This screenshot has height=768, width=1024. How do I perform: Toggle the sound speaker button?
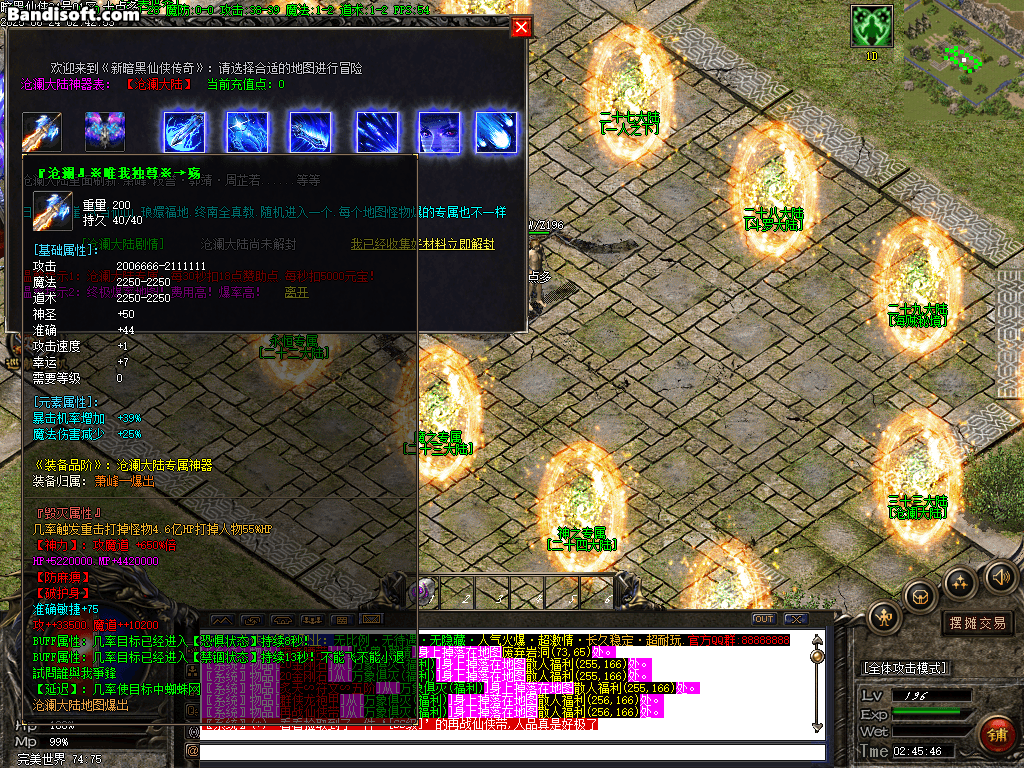pos(1000,576)
